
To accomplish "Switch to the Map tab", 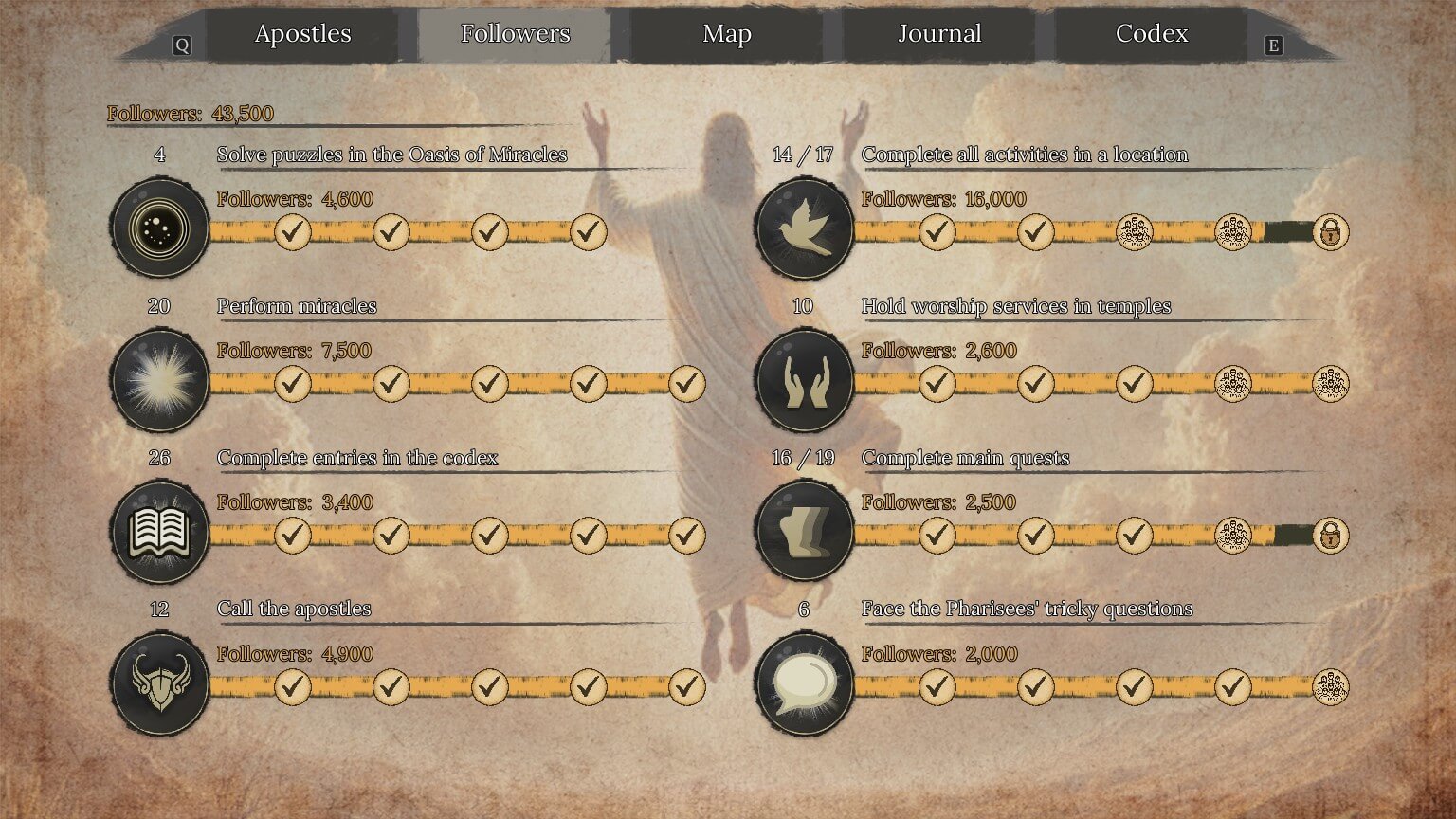I will (x=726, y=33).
